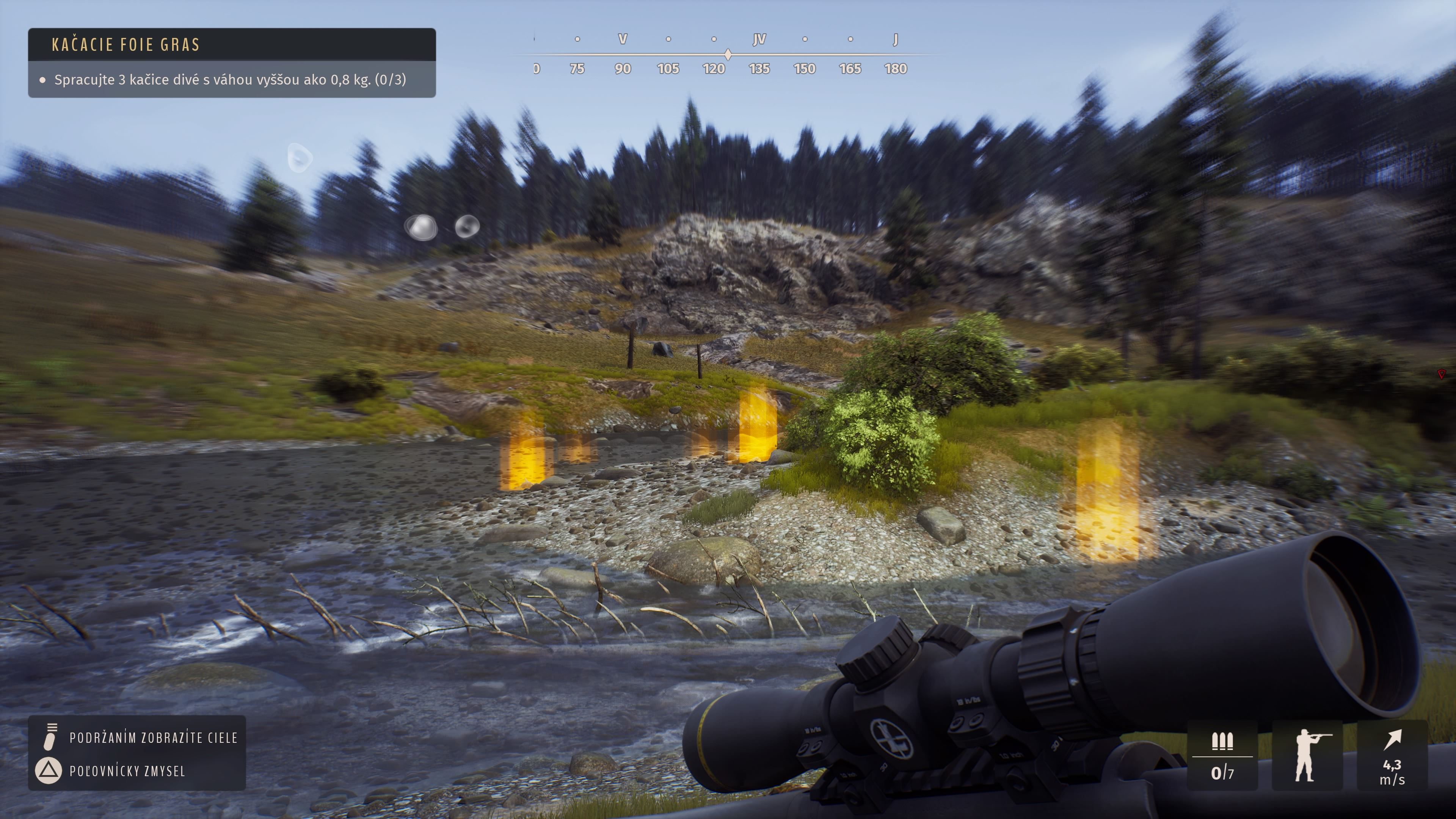This screenshot has width=1456, height=819.
Task: Click the ammunition bullets icon
Action: [1222, 741]
